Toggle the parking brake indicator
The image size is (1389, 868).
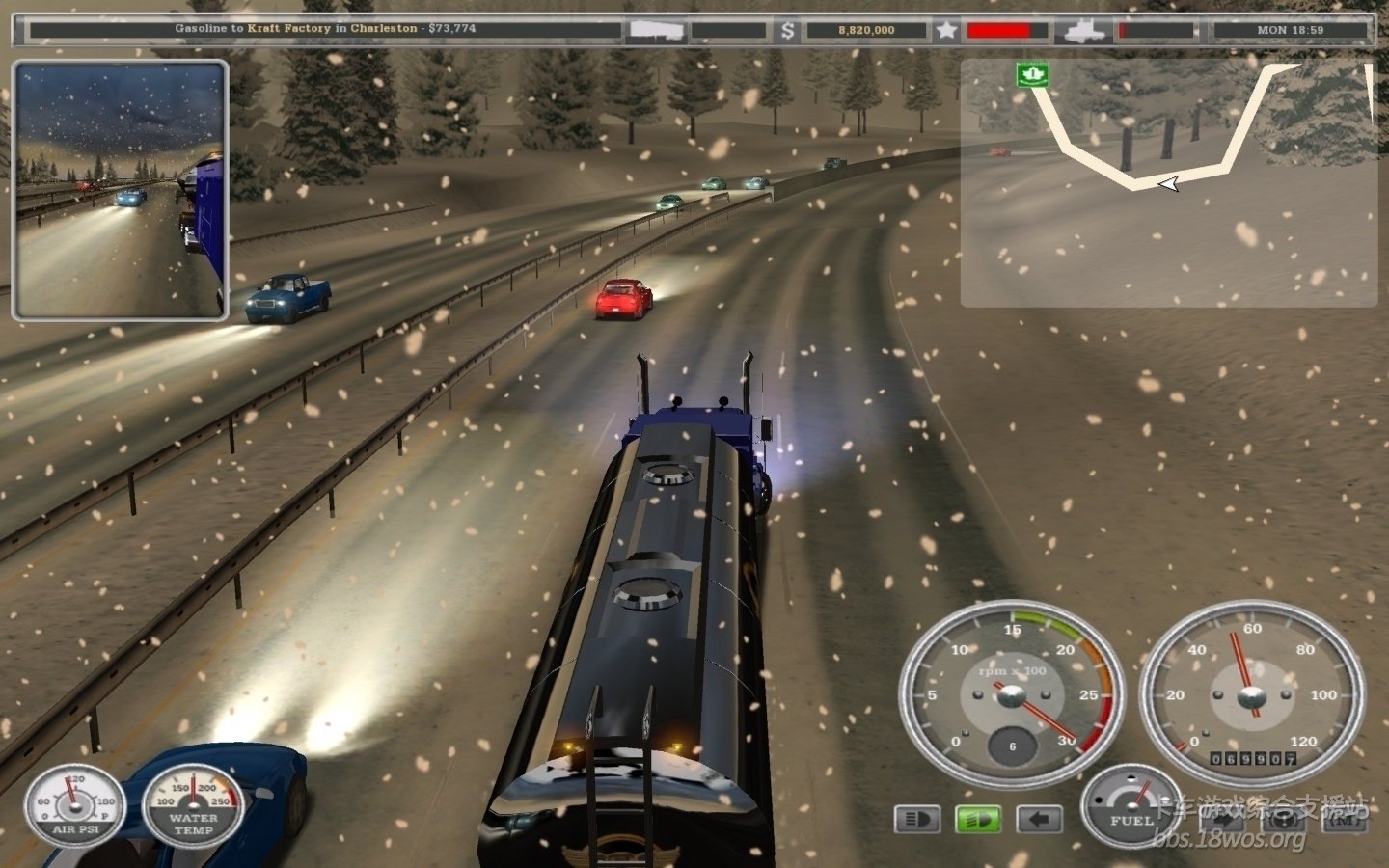[1283, 820]
